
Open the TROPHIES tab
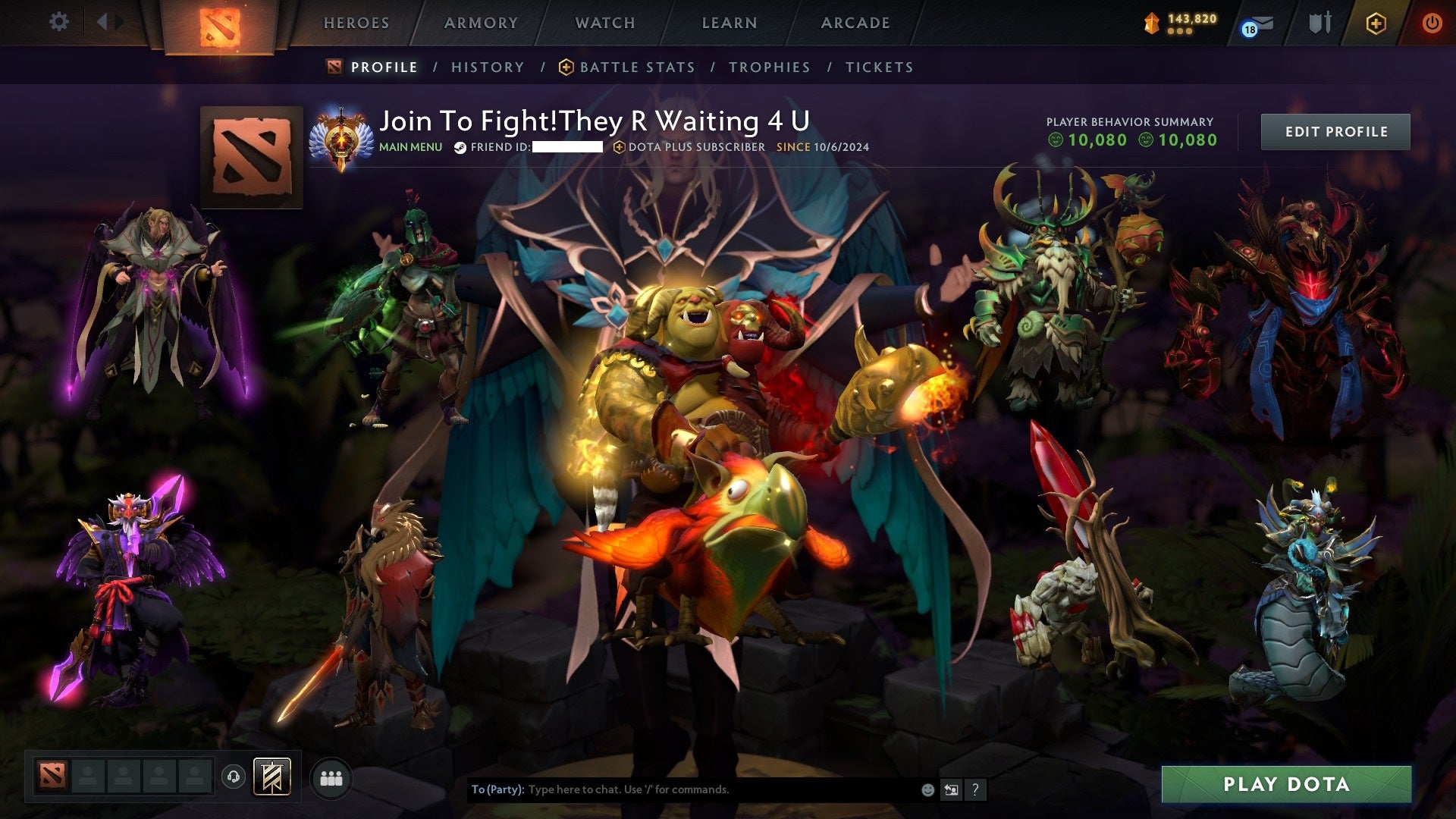point(769,67)
